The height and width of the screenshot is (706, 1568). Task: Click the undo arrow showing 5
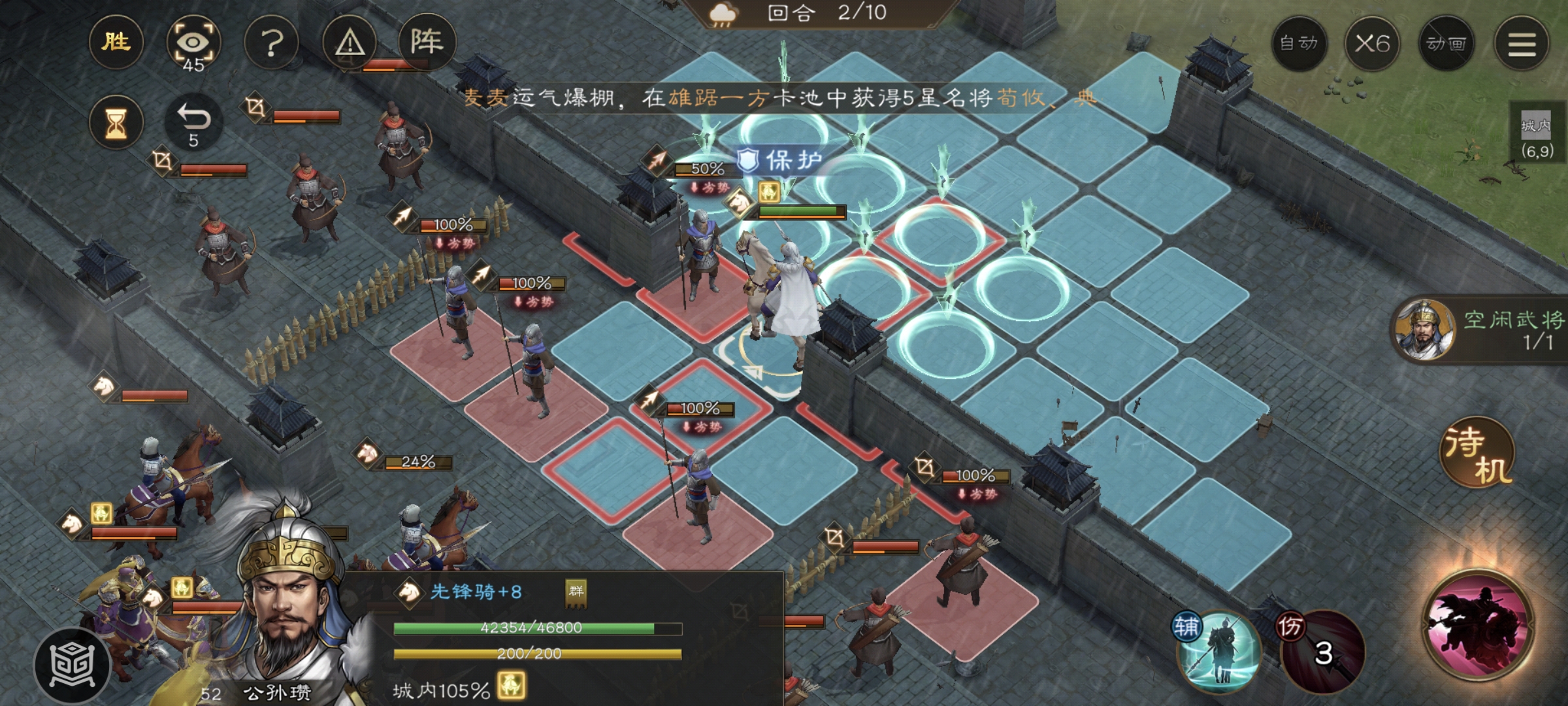click(193, 120)
